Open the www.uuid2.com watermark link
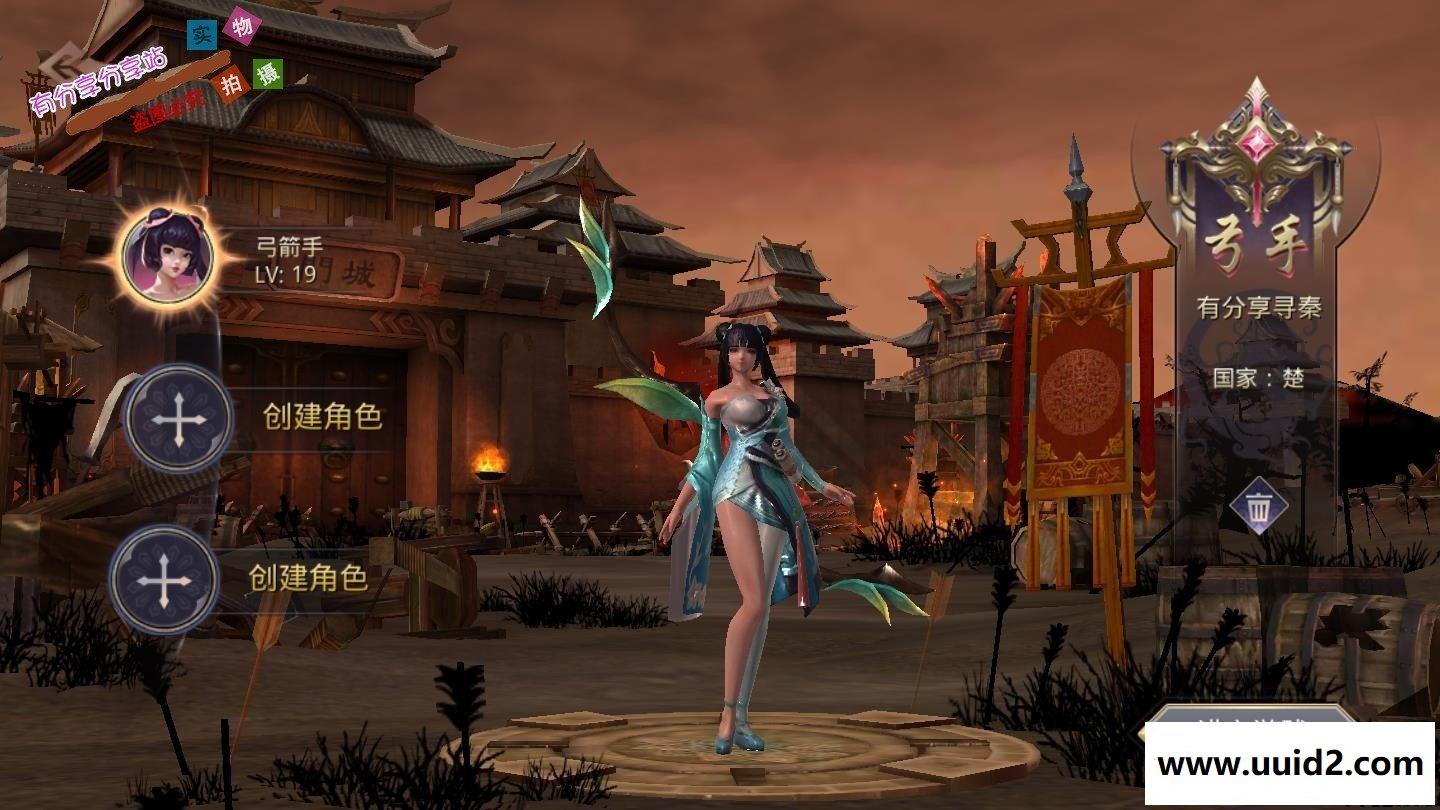This screenshot has height=810, width=1440. click(1288, 764)
